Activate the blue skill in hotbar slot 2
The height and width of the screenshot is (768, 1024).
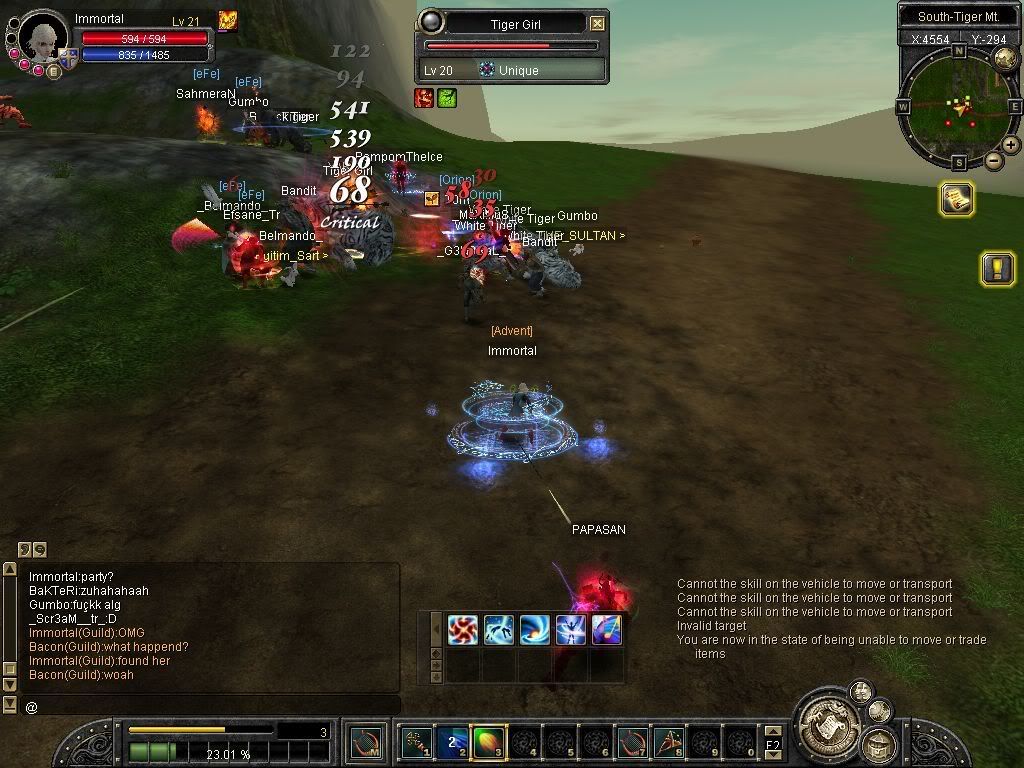tap(452, 743)
